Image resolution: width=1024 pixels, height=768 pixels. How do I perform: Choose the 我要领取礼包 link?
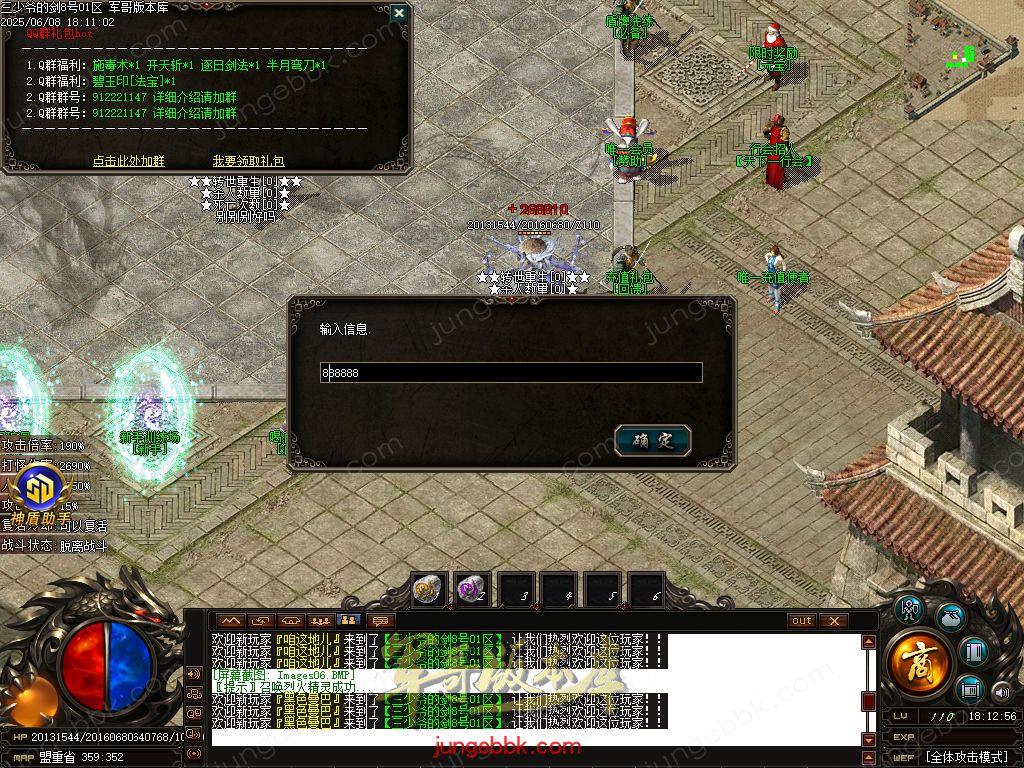pyautogui.click(x=248, y=160)
